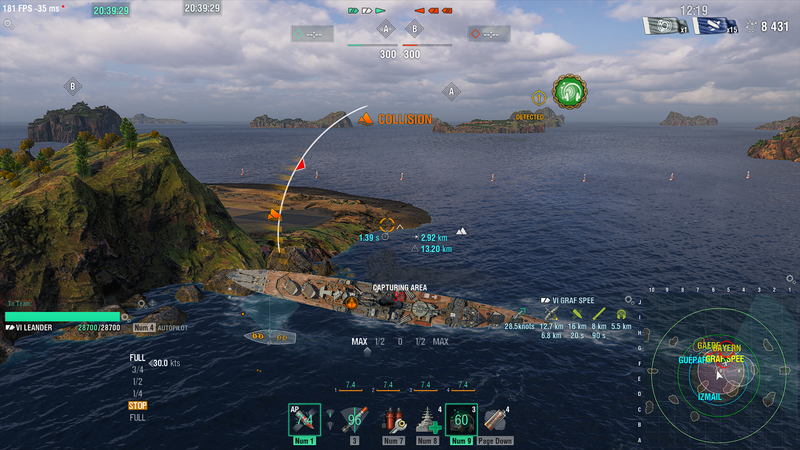Select the AP shell ammunition slot

click(x=304, y=420)
